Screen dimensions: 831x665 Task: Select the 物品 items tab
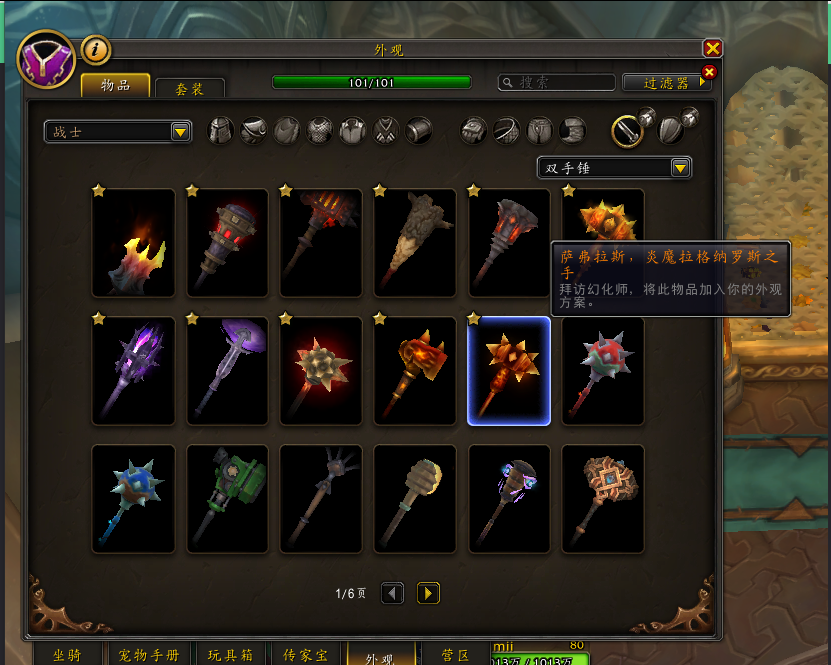tap(115, 86)
